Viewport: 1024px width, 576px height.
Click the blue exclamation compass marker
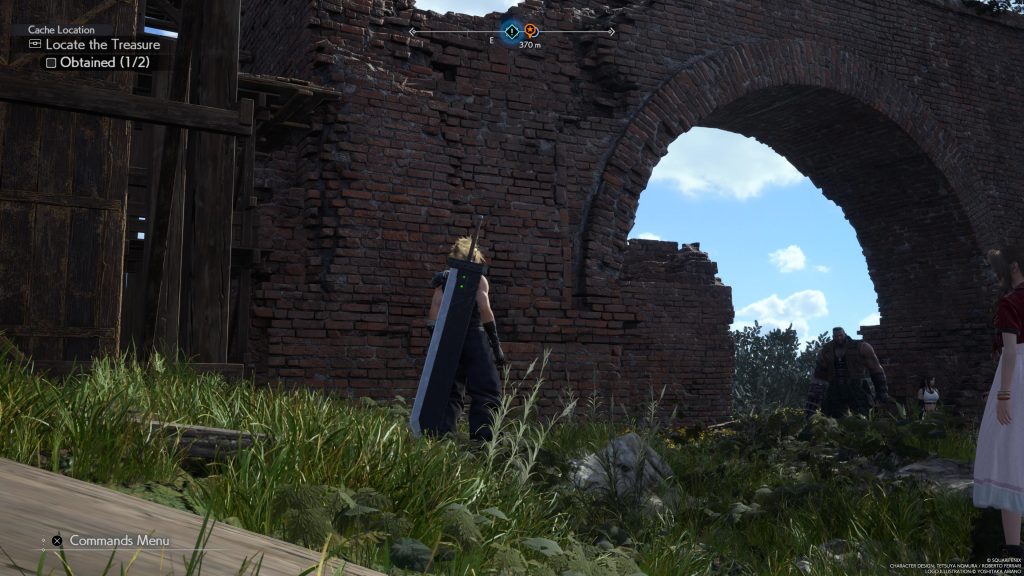point(511,32)
